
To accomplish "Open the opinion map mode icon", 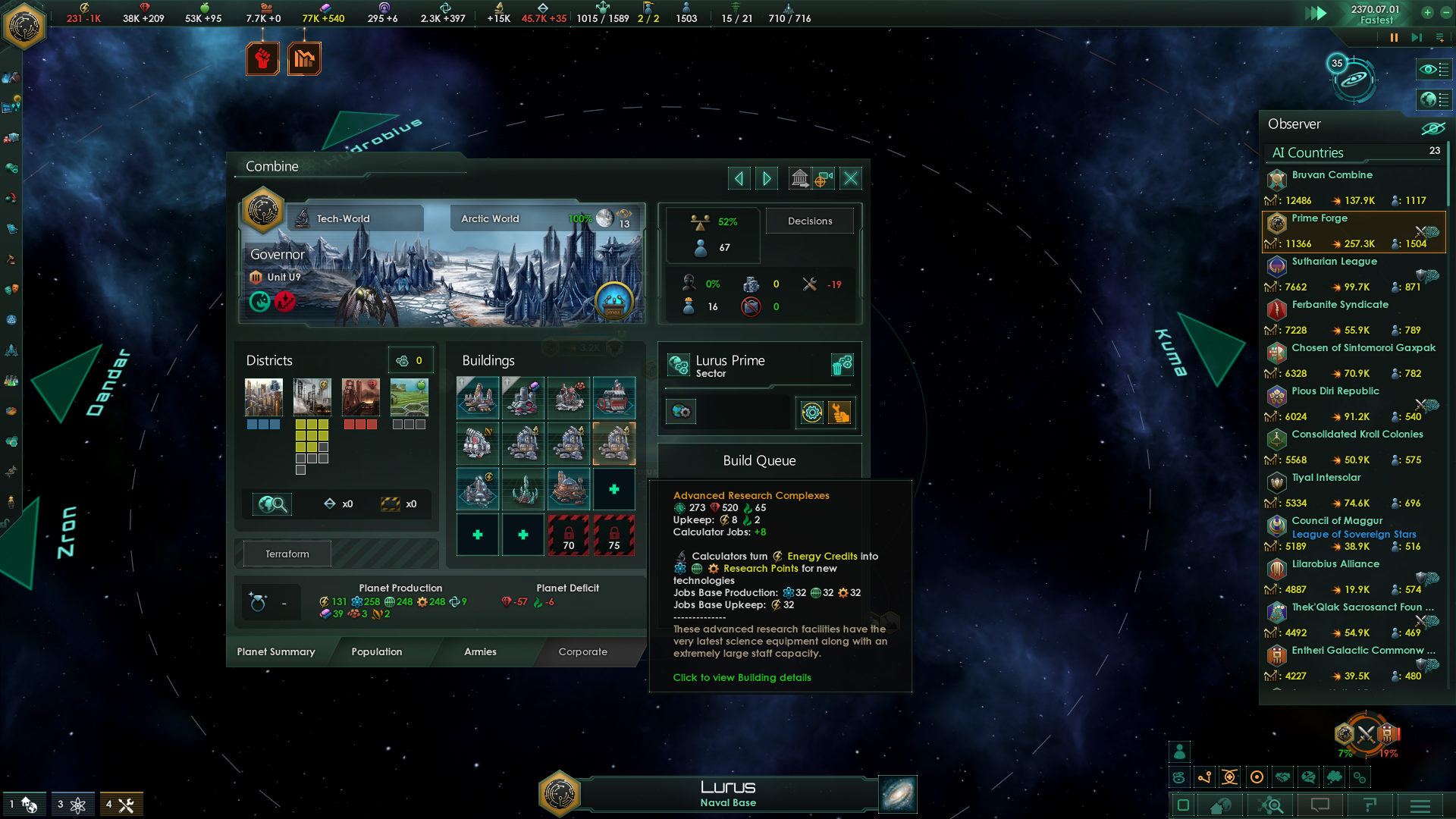I will click(x=1307, y=777).
